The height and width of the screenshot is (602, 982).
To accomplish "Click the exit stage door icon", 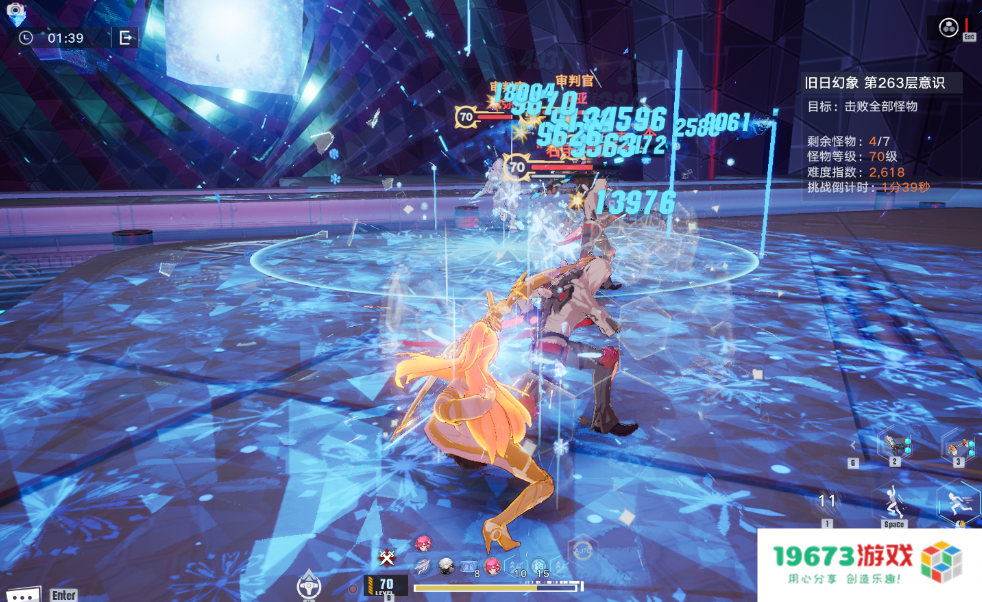I will coord(125,38).
